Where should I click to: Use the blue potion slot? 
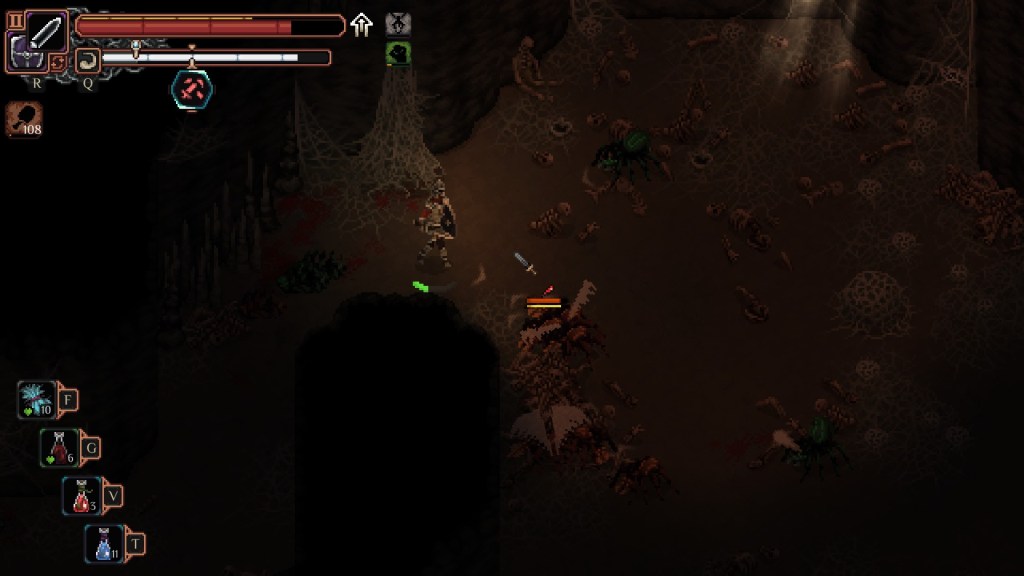point(104,543)
